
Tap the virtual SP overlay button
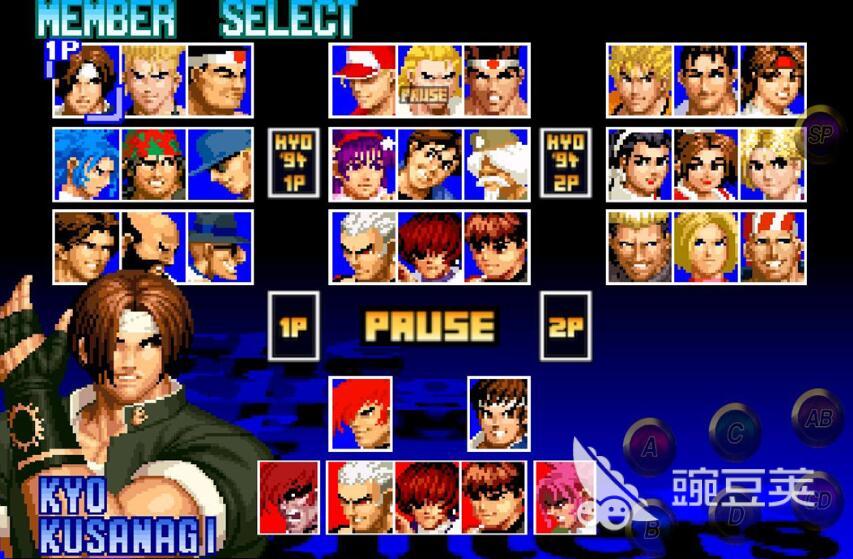click(x=822, y=134)
